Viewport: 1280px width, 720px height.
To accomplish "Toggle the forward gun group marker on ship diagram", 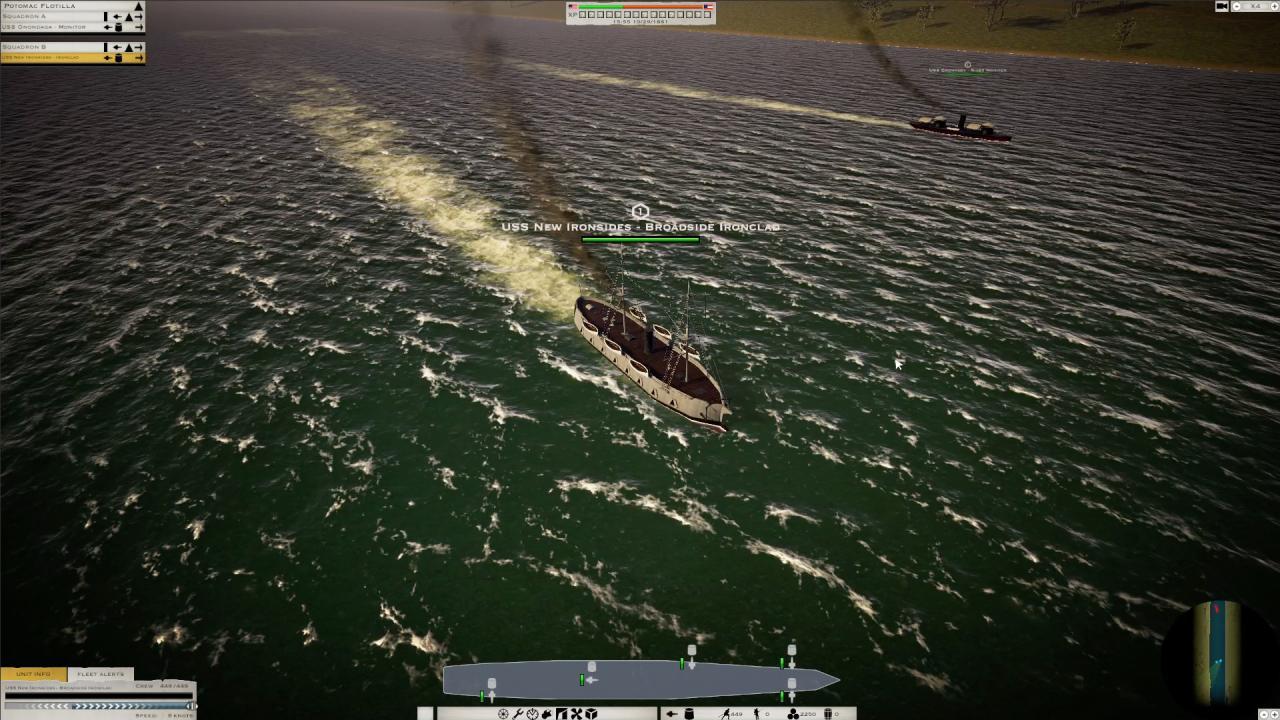I will [792, 650].
